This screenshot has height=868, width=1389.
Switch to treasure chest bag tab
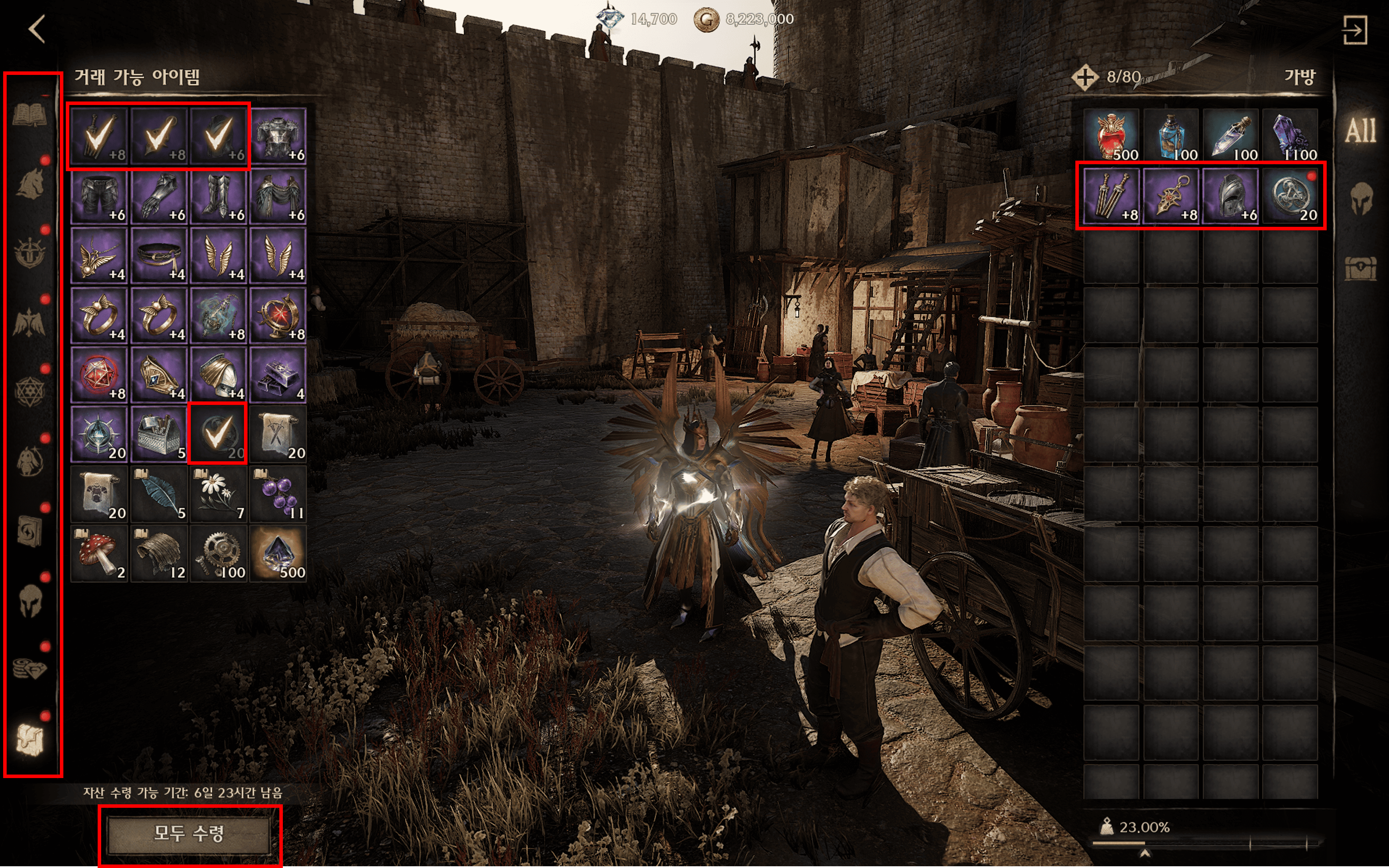point(1360,267)
